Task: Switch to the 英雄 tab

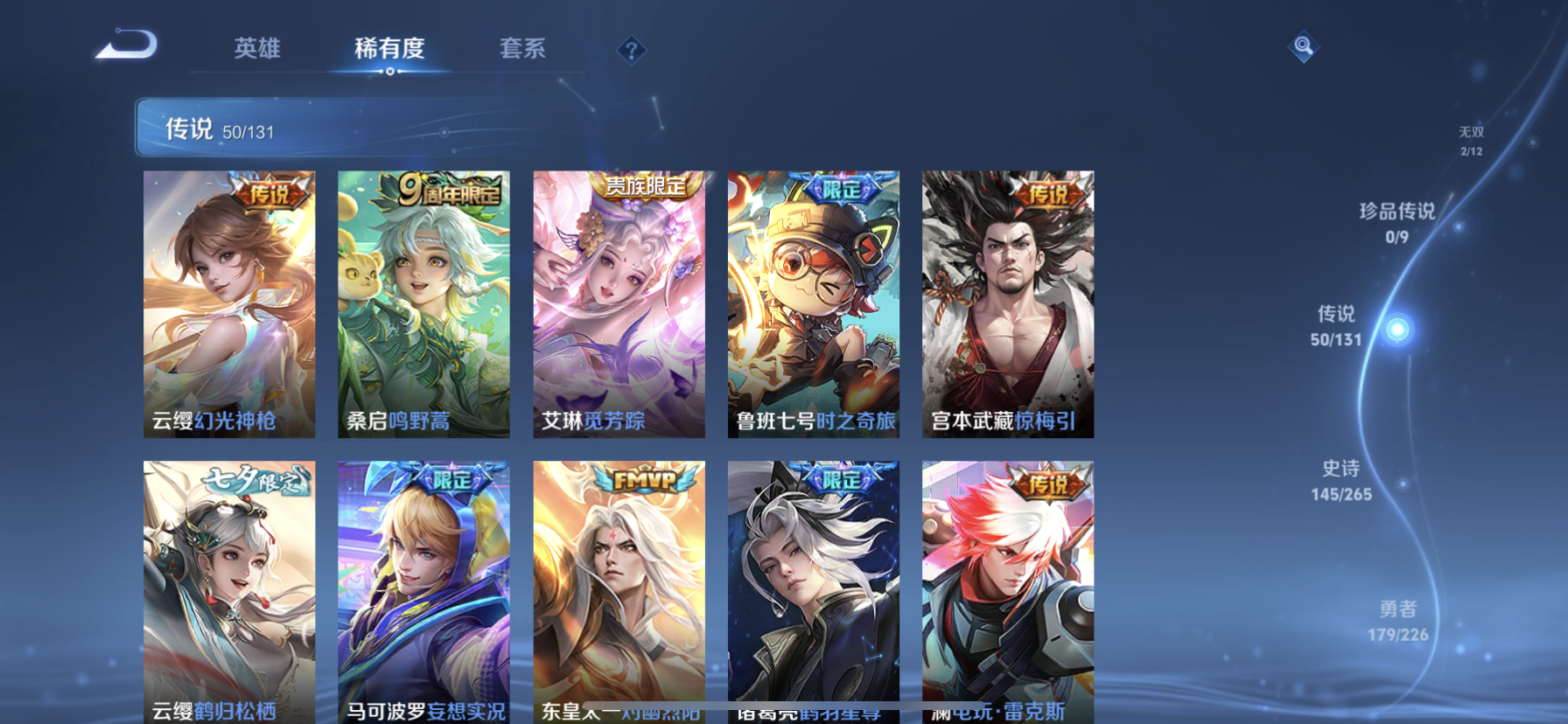Action: coord(257,50)
